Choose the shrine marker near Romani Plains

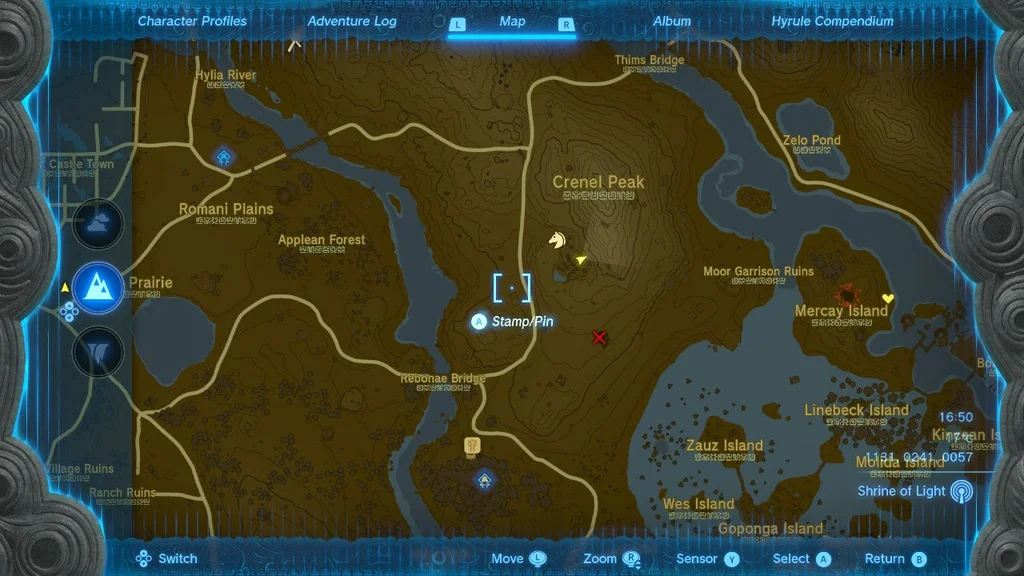pos(224,157)
